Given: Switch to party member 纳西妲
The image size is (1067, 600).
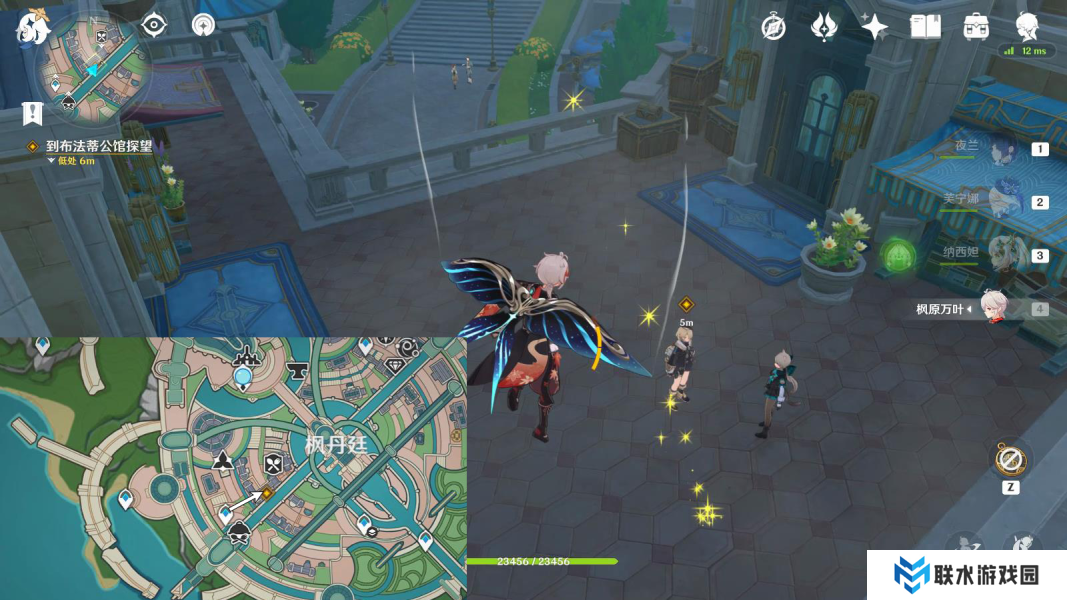Looking at the screenshot, I should pyautogui.click(x=1001, y=255).
